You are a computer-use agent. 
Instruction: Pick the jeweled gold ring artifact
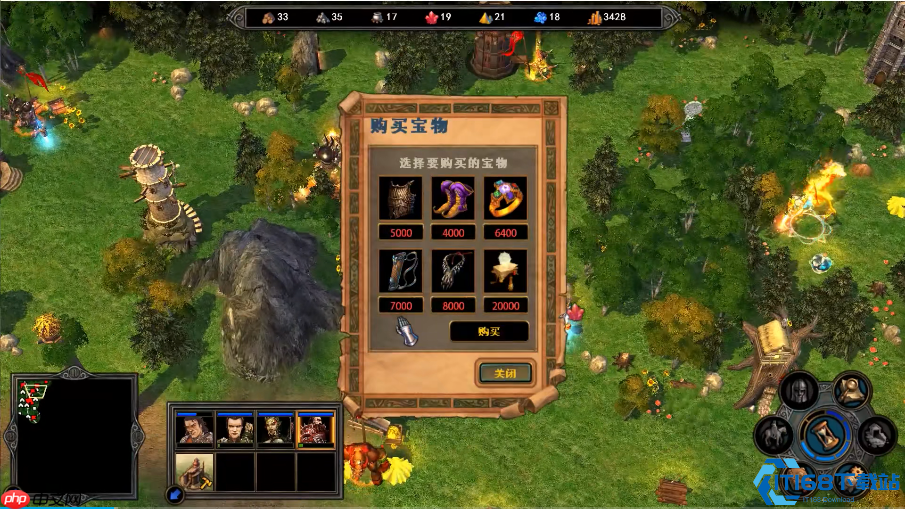point(505,199)
